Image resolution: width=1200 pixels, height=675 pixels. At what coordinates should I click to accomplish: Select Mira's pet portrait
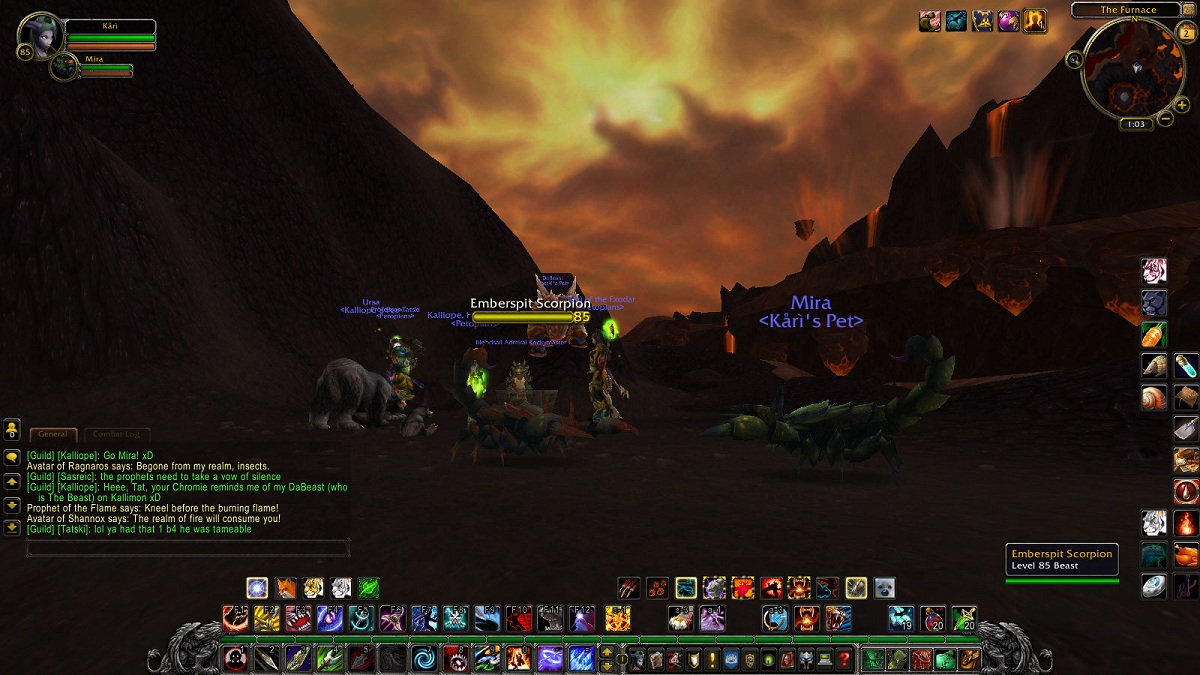point(63,66)
